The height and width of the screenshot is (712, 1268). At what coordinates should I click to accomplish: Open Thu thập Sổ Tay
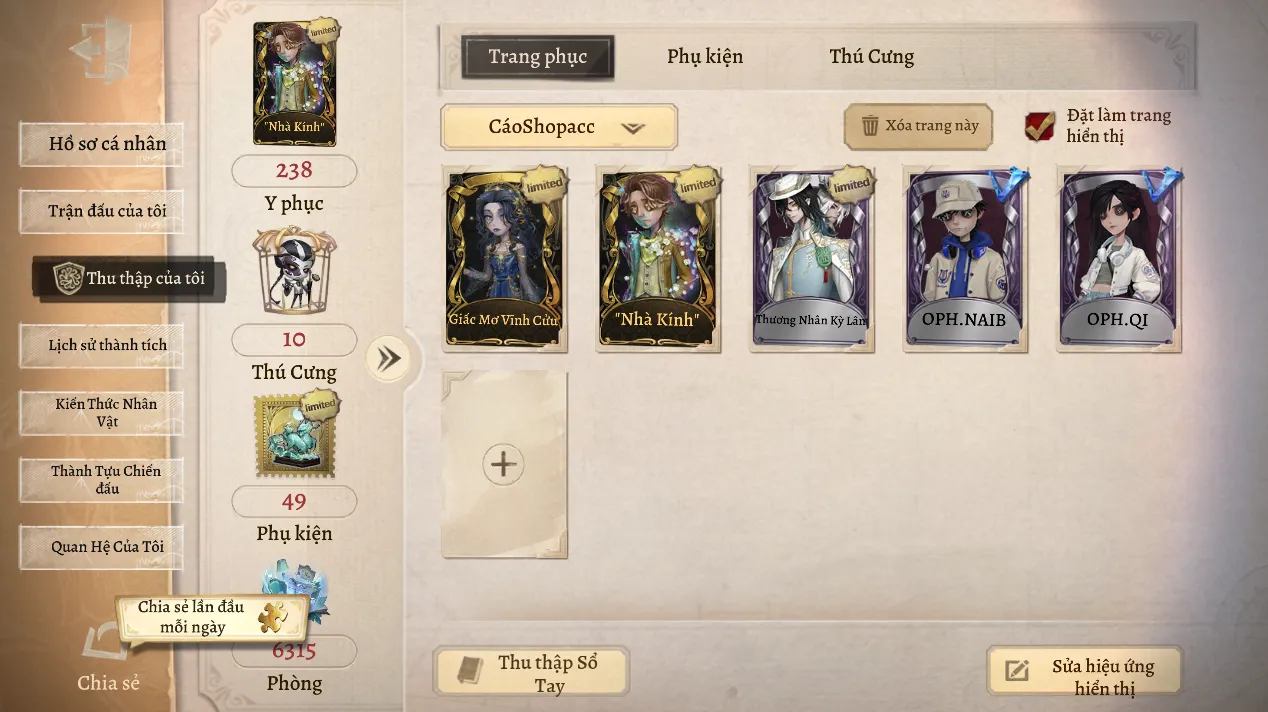[x=531, y=672]
